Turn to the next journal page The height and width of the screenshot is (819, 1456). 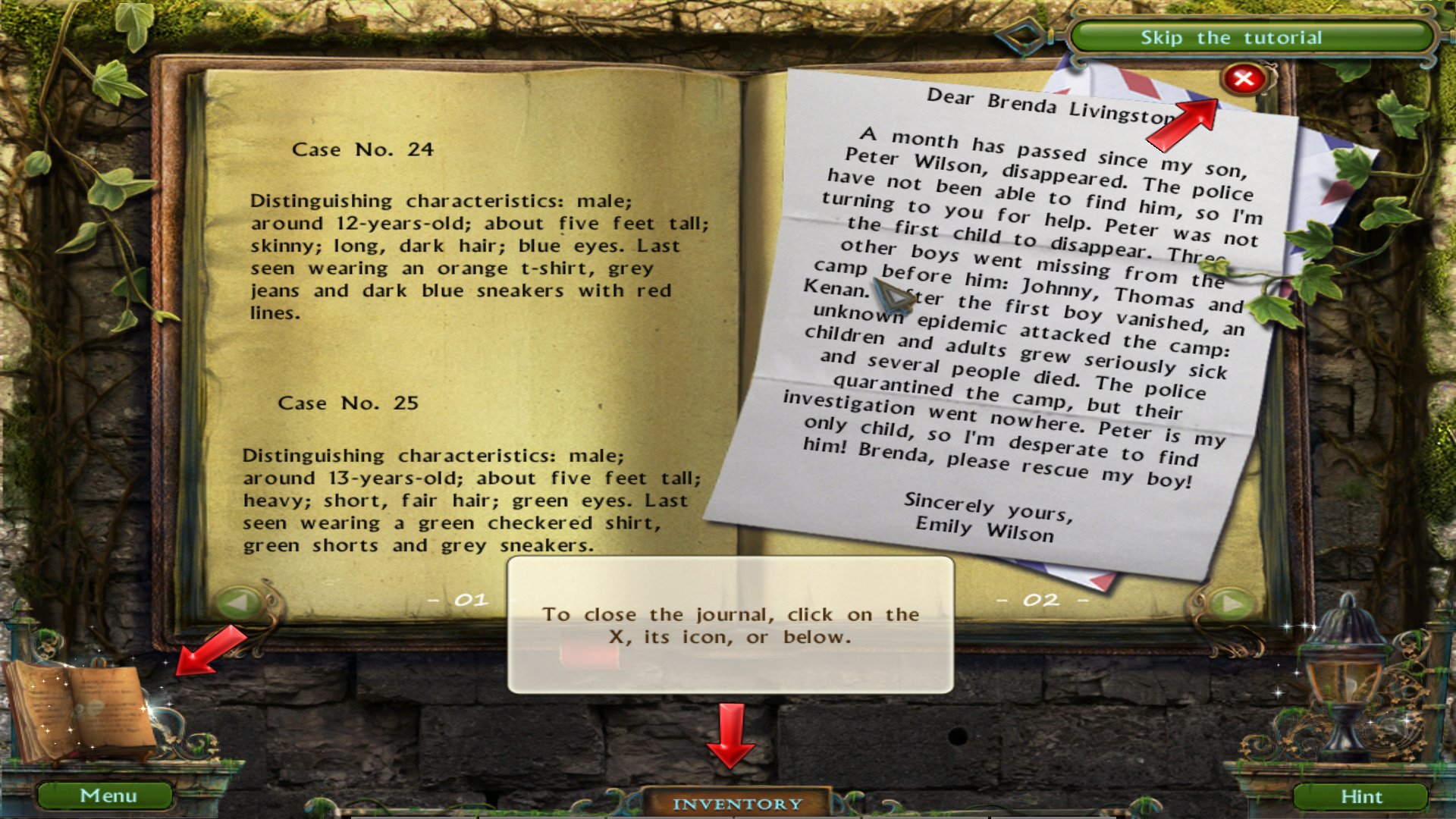click(x=1232, y=604)
